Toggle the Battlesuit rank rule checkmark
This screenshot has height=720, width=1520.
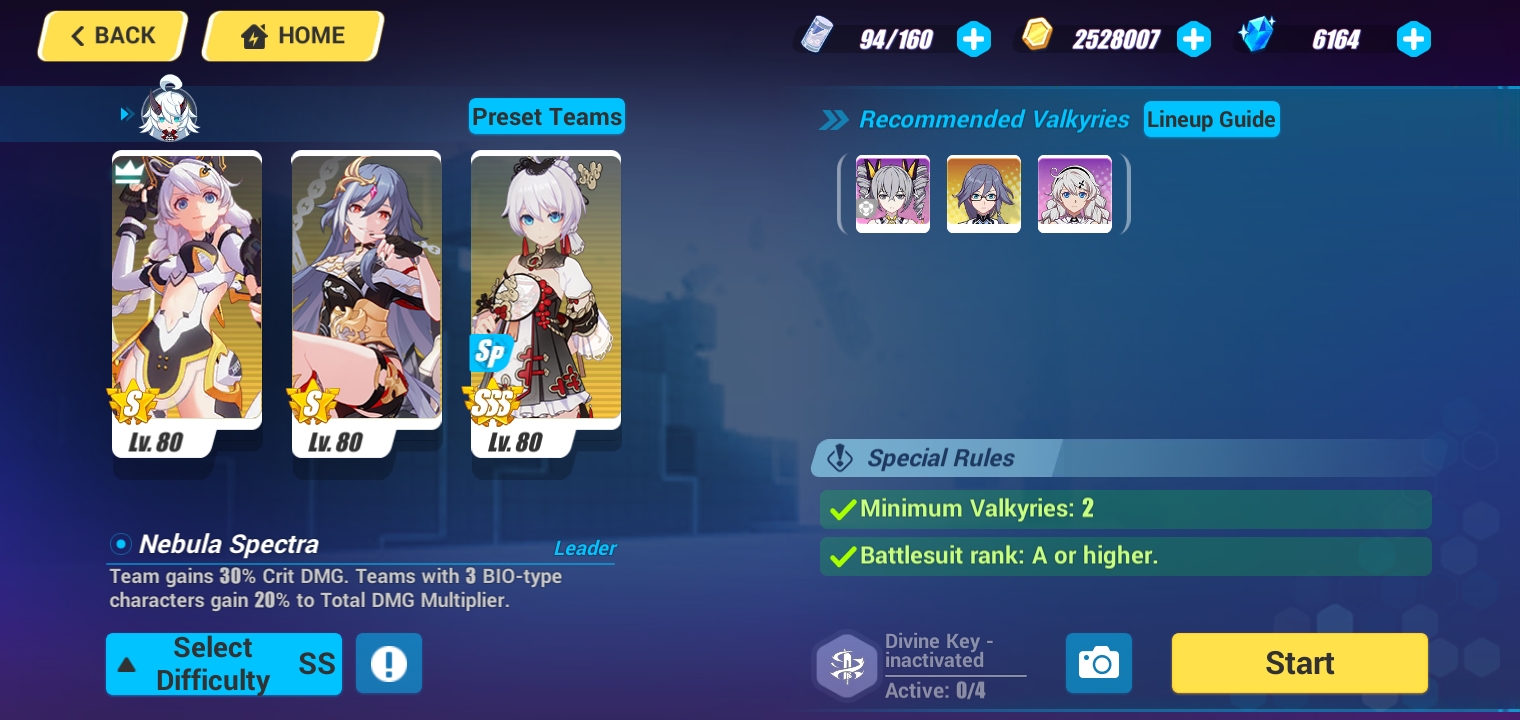841,556
